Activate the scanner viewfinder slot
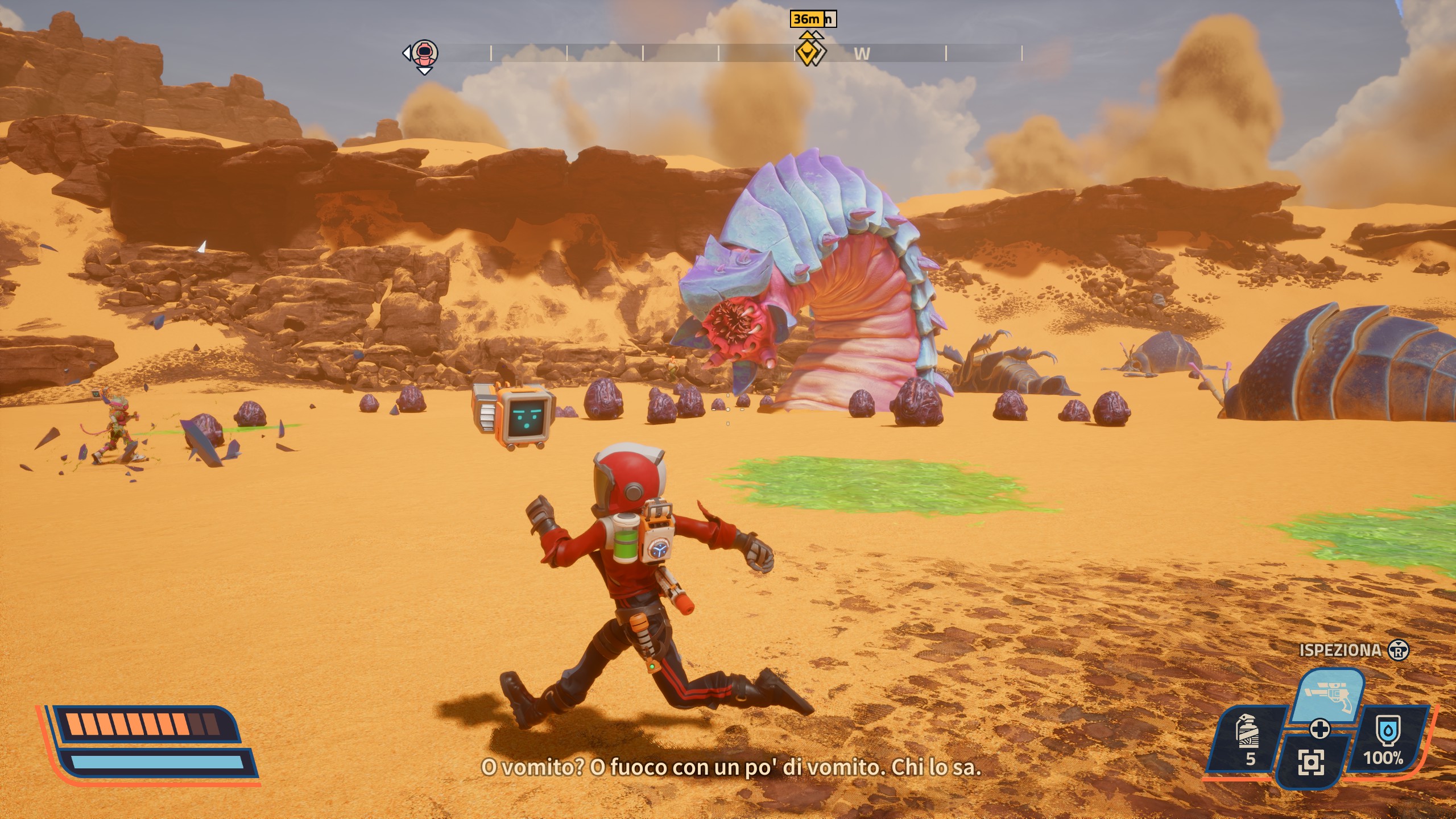 click(x=1312, y=762)
